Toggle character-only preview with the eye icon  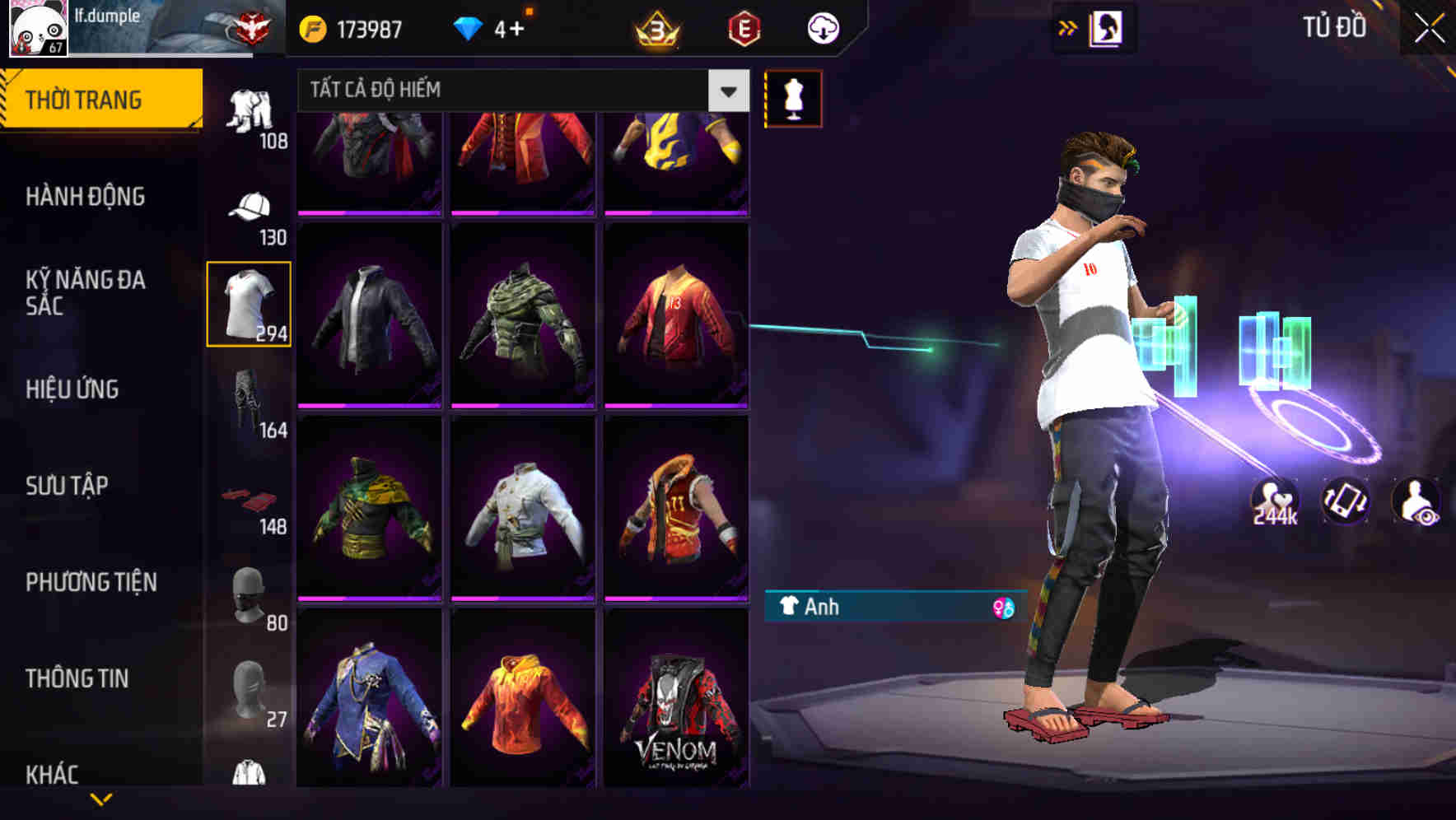[x=1418, y=501]
